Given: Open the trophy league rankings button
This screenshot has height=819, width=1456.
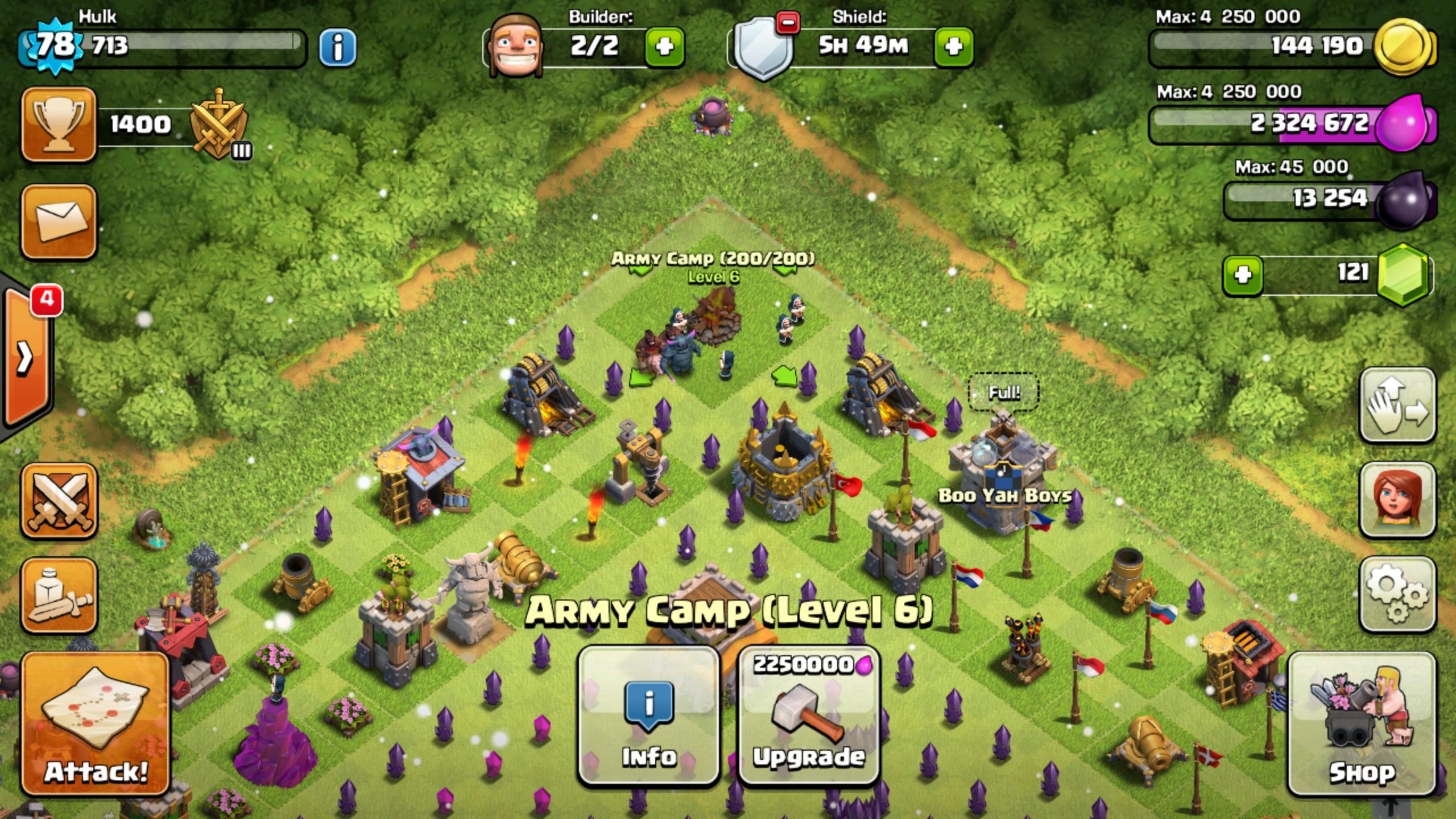Looking at the screenshot, I should 59,125.
